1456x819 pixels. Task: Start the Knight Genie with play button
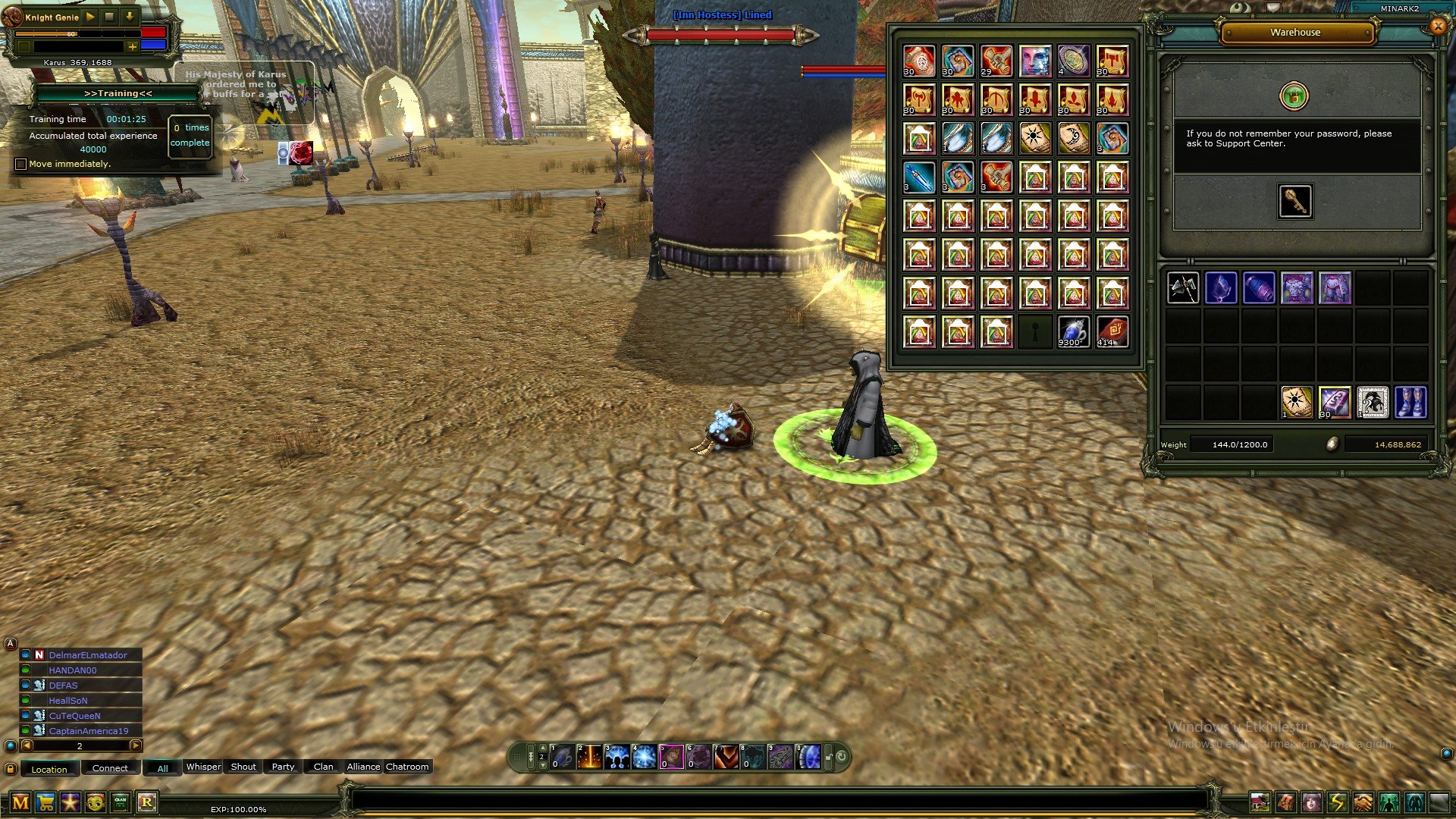(90, 16)
